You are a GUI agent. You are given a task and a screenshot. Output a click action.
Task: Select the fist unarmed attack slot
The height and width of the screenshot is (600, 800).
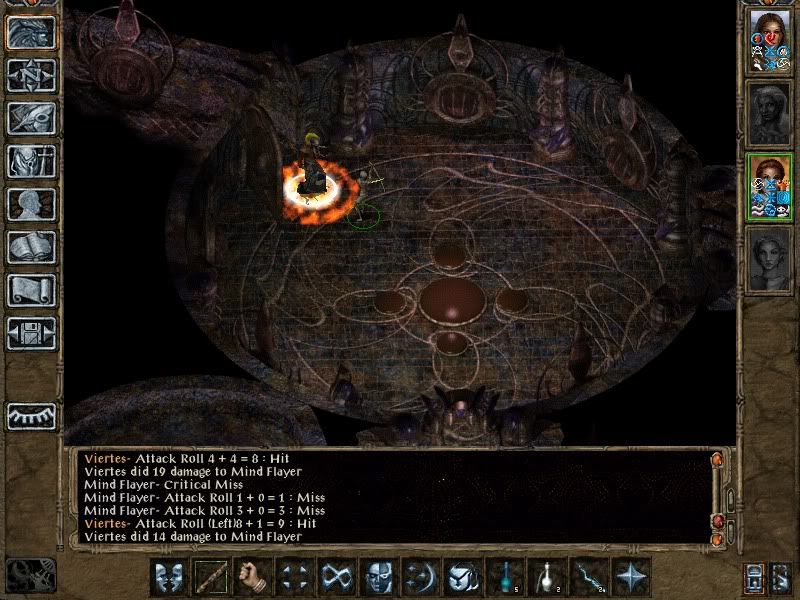[253, 577]
